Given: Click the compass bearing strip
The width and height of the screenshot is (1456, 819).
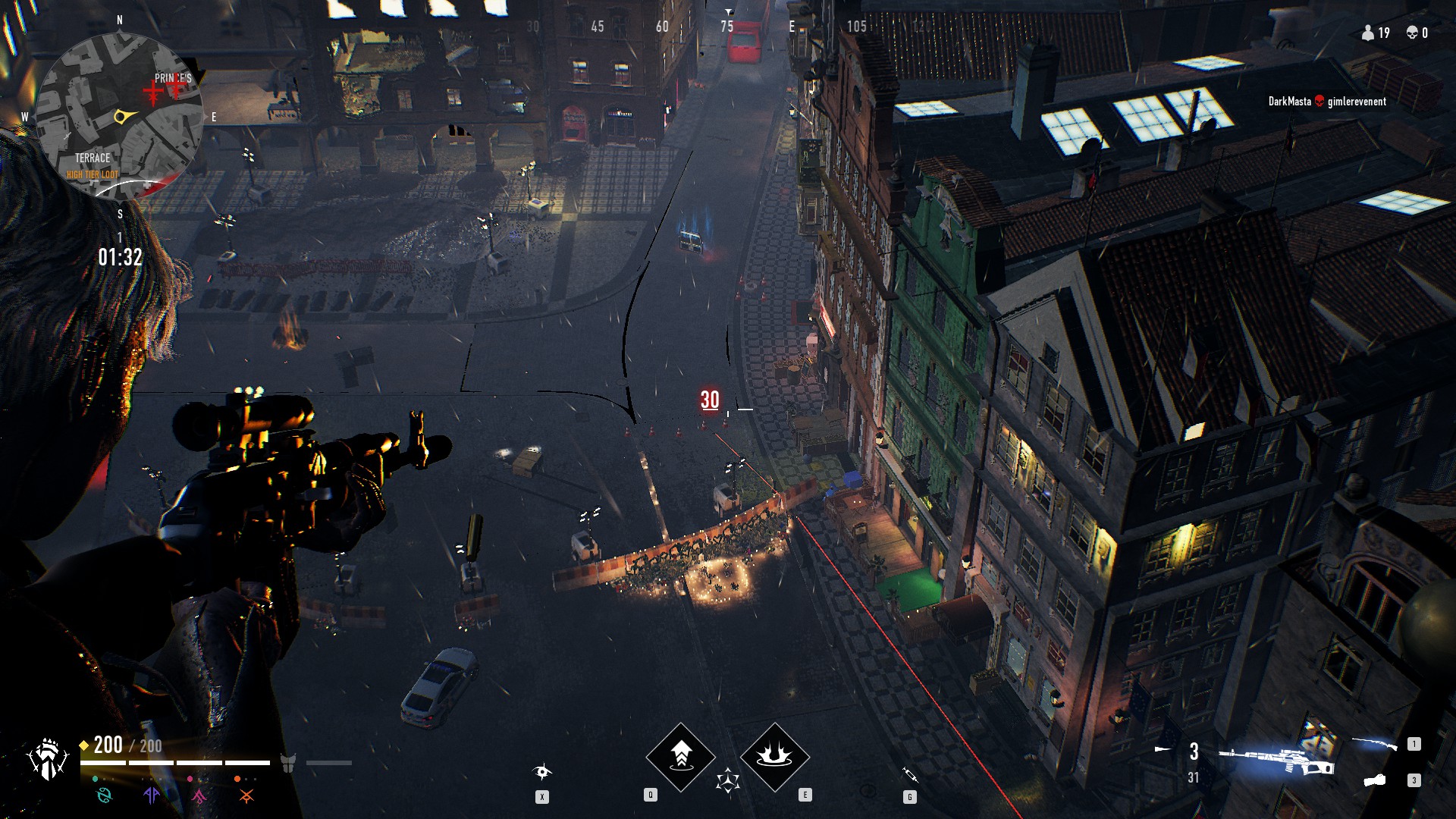Looking at the screenshot, I should click(727, 27).
